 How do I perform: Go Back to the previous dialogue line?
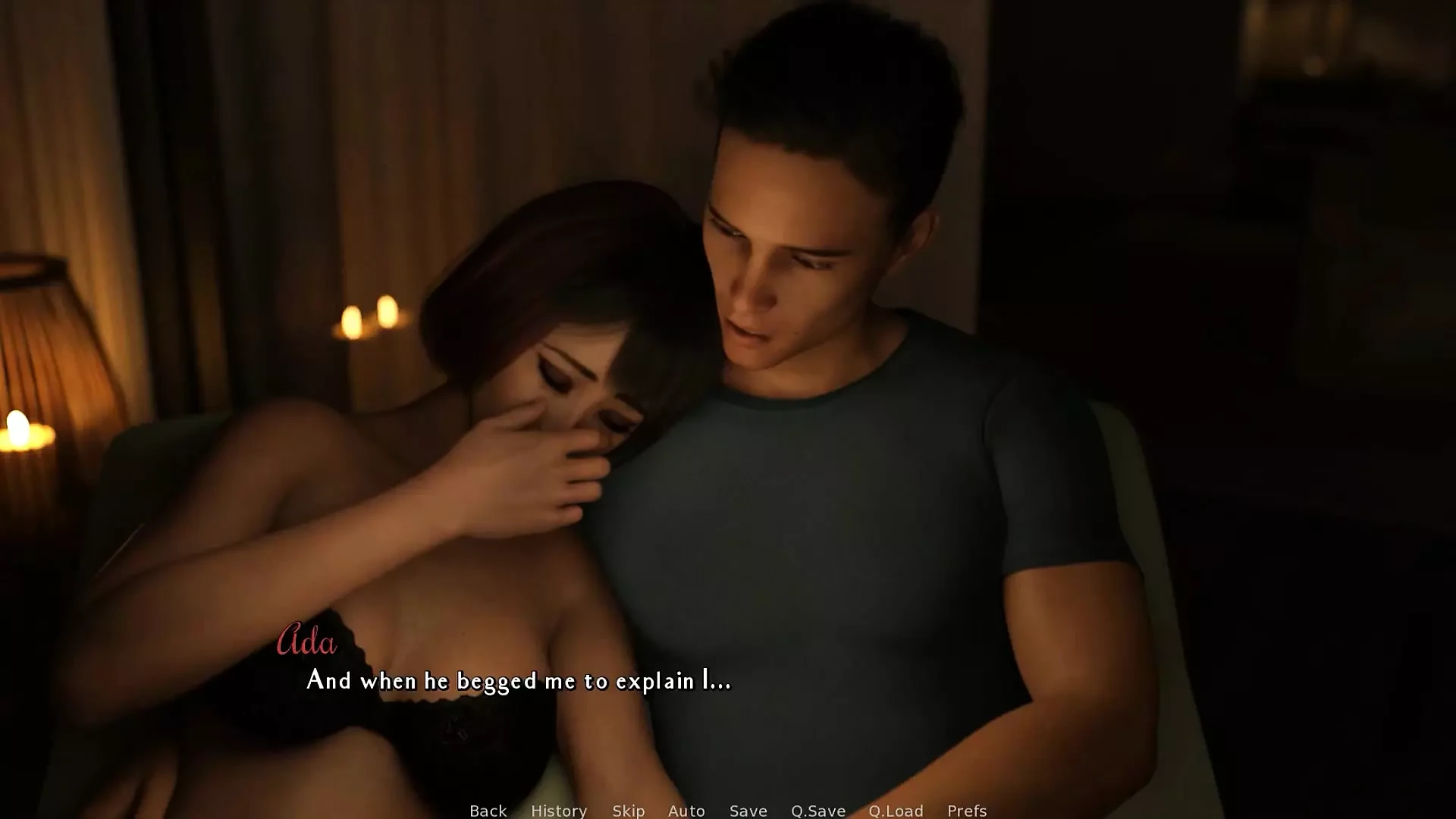(x=488, y=811)
